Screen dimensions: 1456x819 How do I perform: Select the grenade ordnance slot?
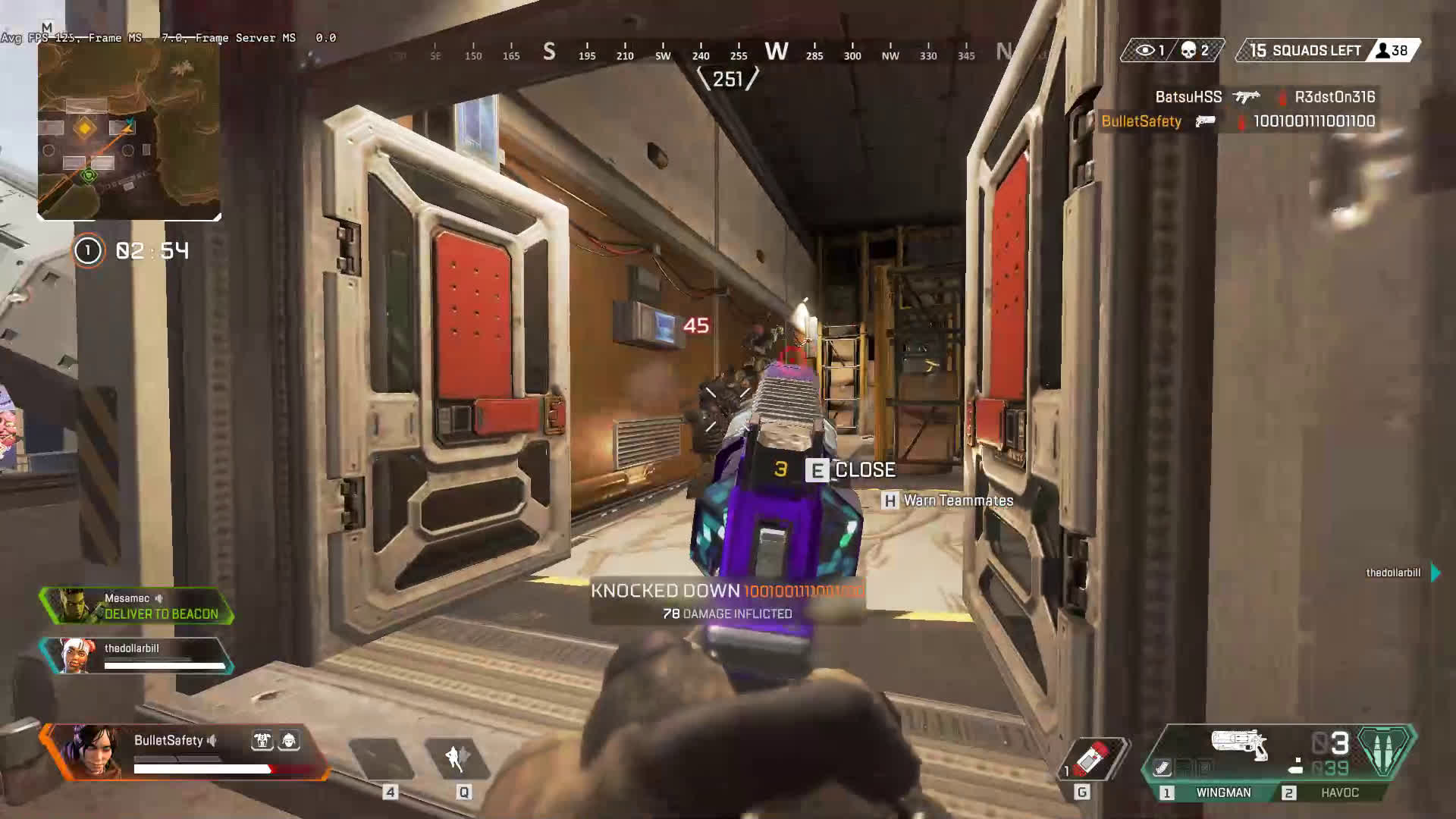[1093, 758]
